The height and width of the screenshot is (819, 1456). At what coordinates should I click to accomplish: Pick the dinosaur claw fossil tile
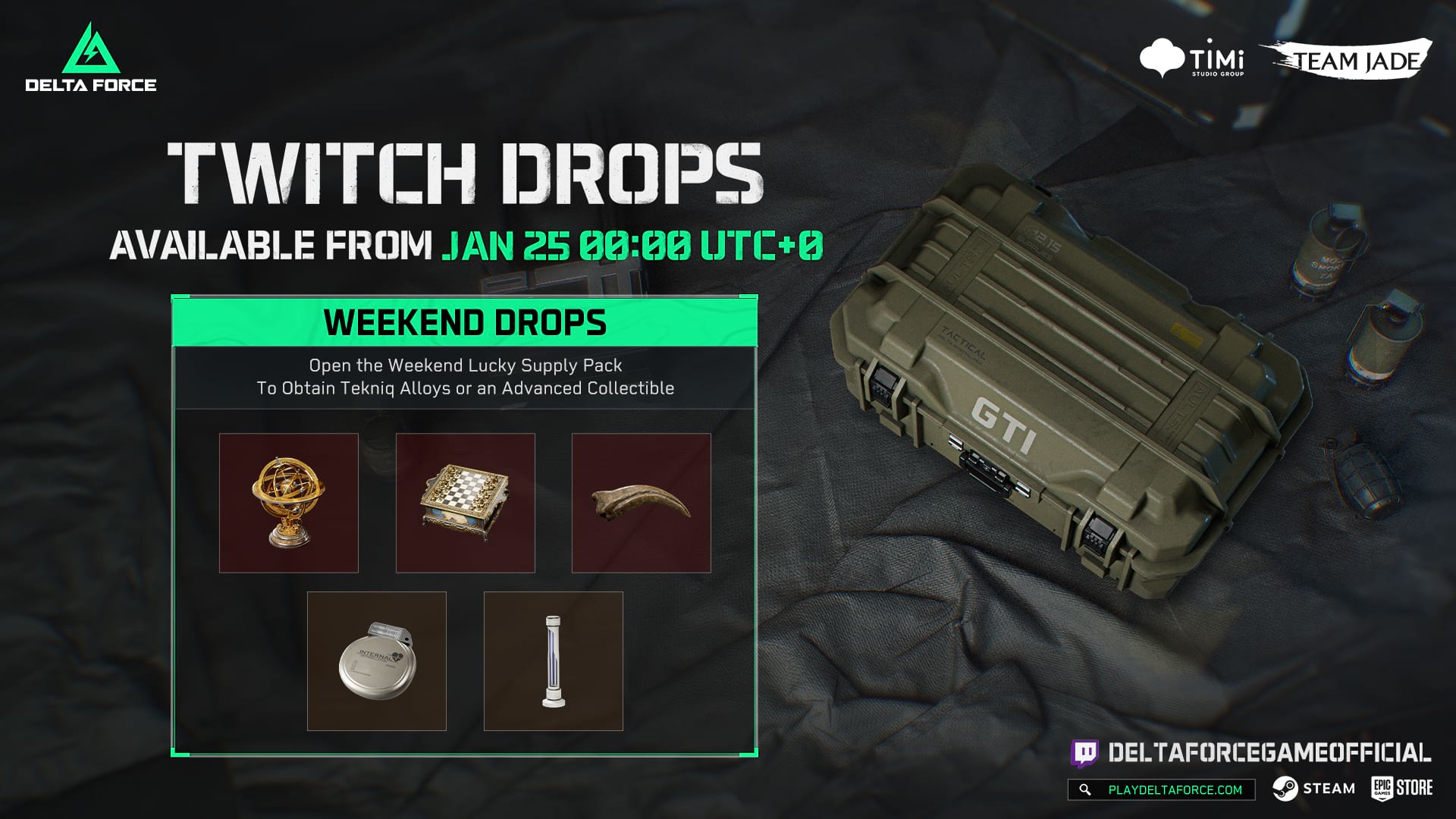coord(641,503)
